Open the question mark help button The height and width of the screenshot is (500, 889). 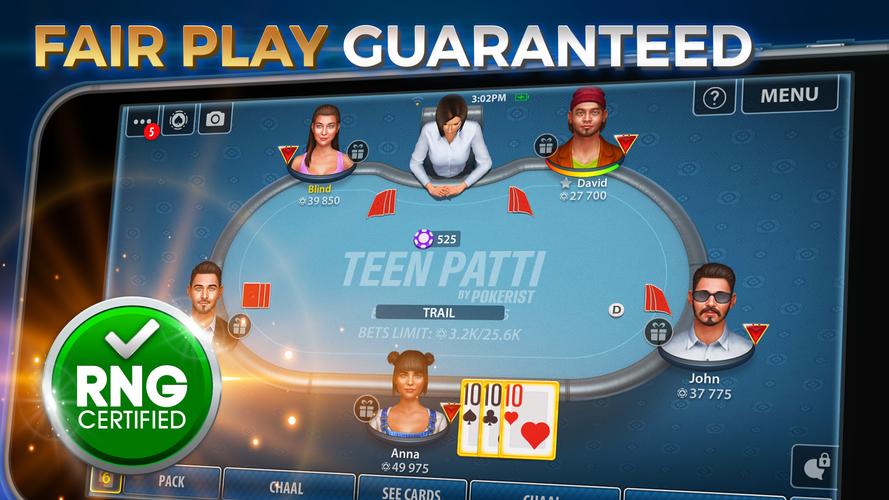[x=714, y=97]
